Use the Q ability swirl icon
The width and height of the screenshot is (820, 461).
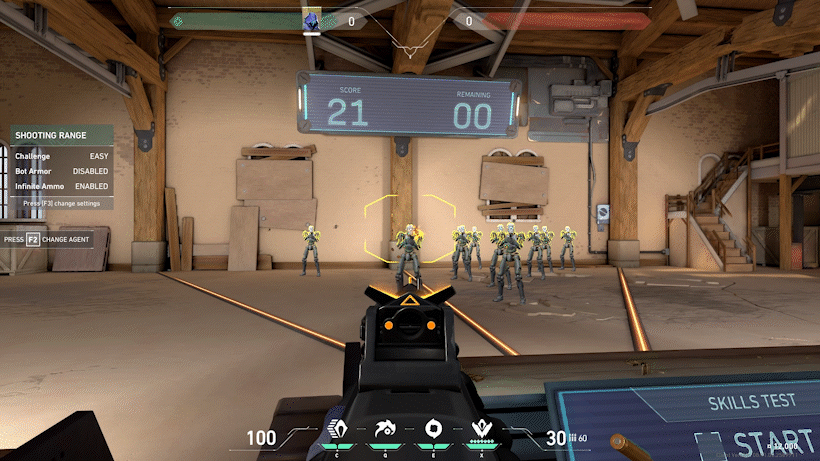point(385,430)
